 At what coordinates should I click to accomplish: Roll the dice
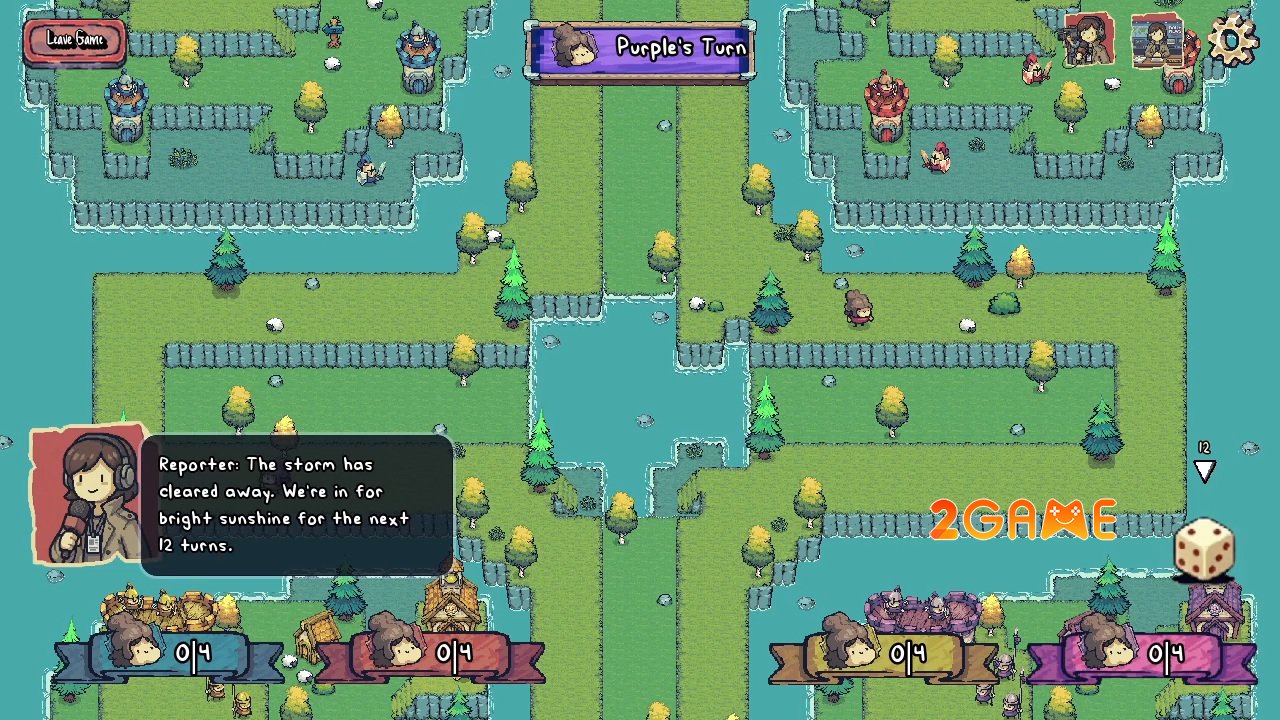click(1204, 548)
